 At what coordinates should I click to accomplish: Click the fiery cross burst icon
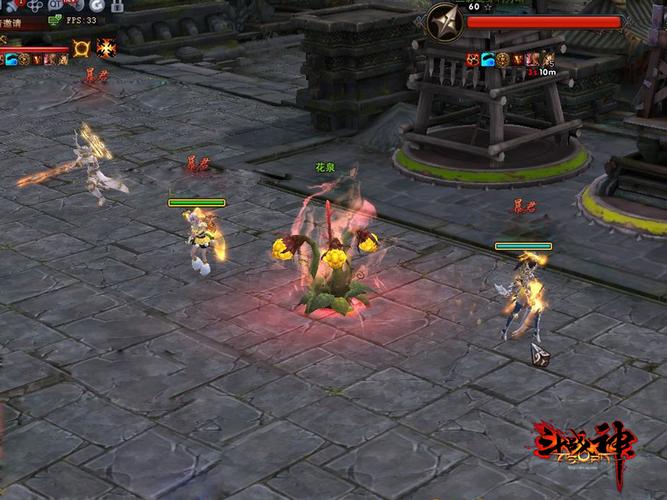coord(106,49)
